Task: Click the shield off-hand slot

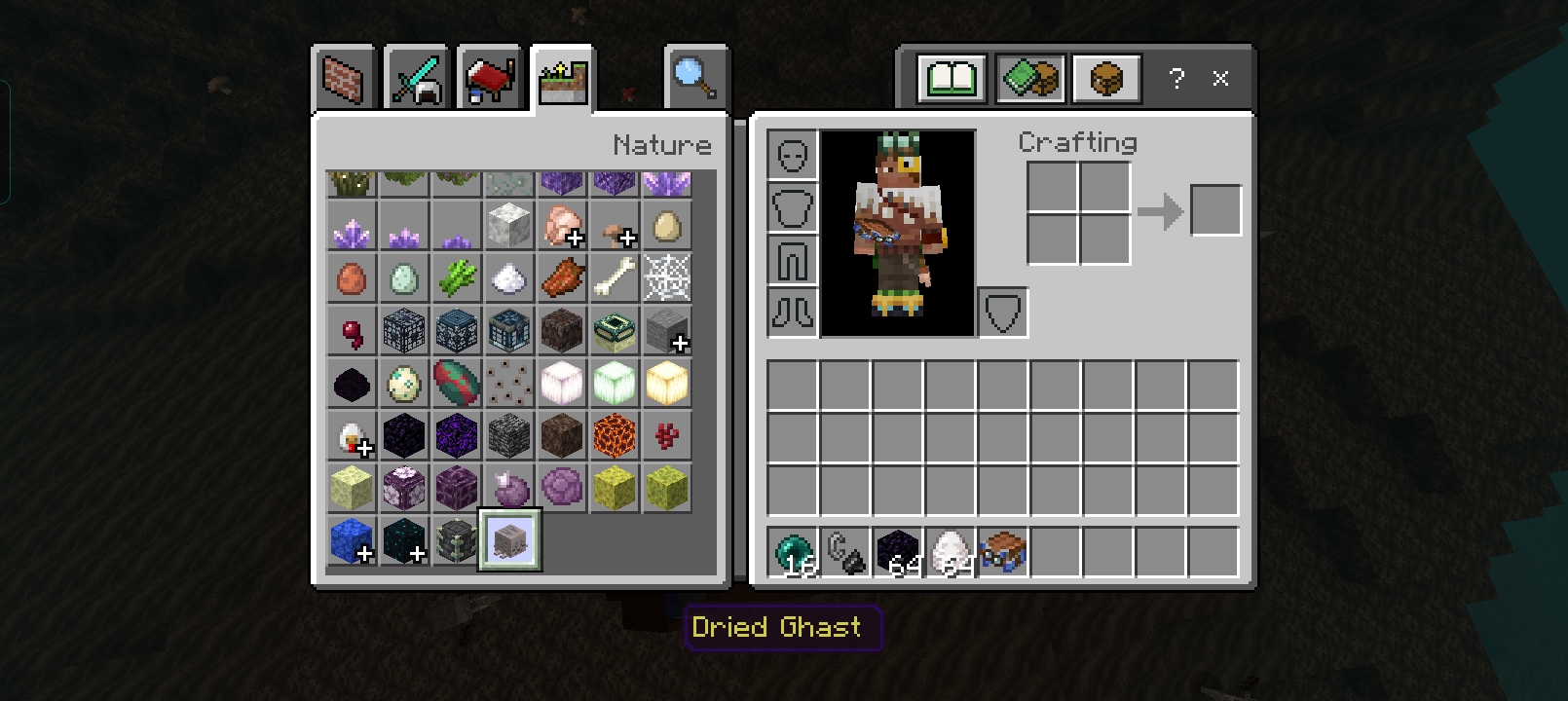Action: tap(1002, 313)
